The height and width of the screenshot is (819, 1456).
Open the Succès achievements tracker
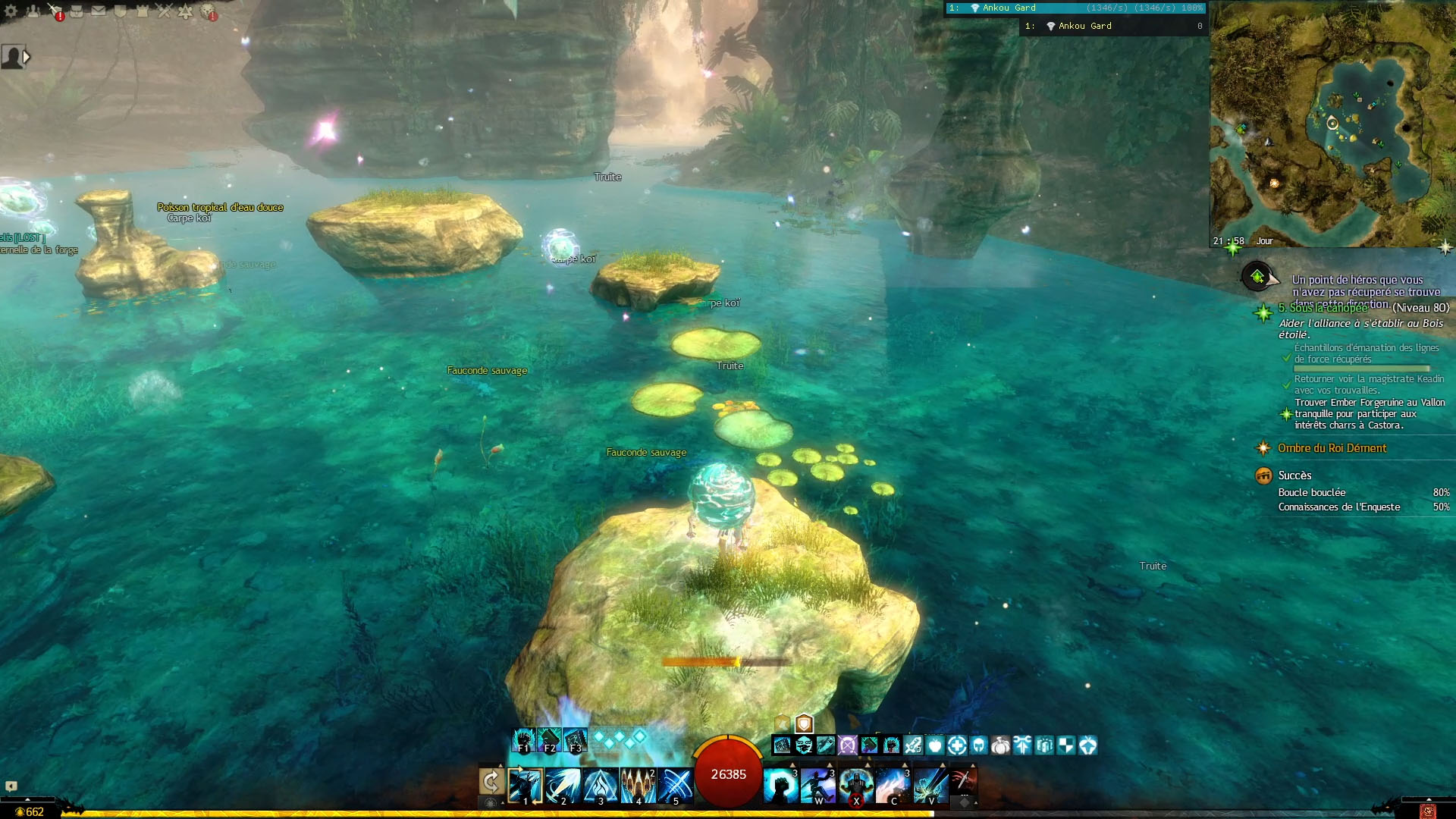[x=1294, y=475]
